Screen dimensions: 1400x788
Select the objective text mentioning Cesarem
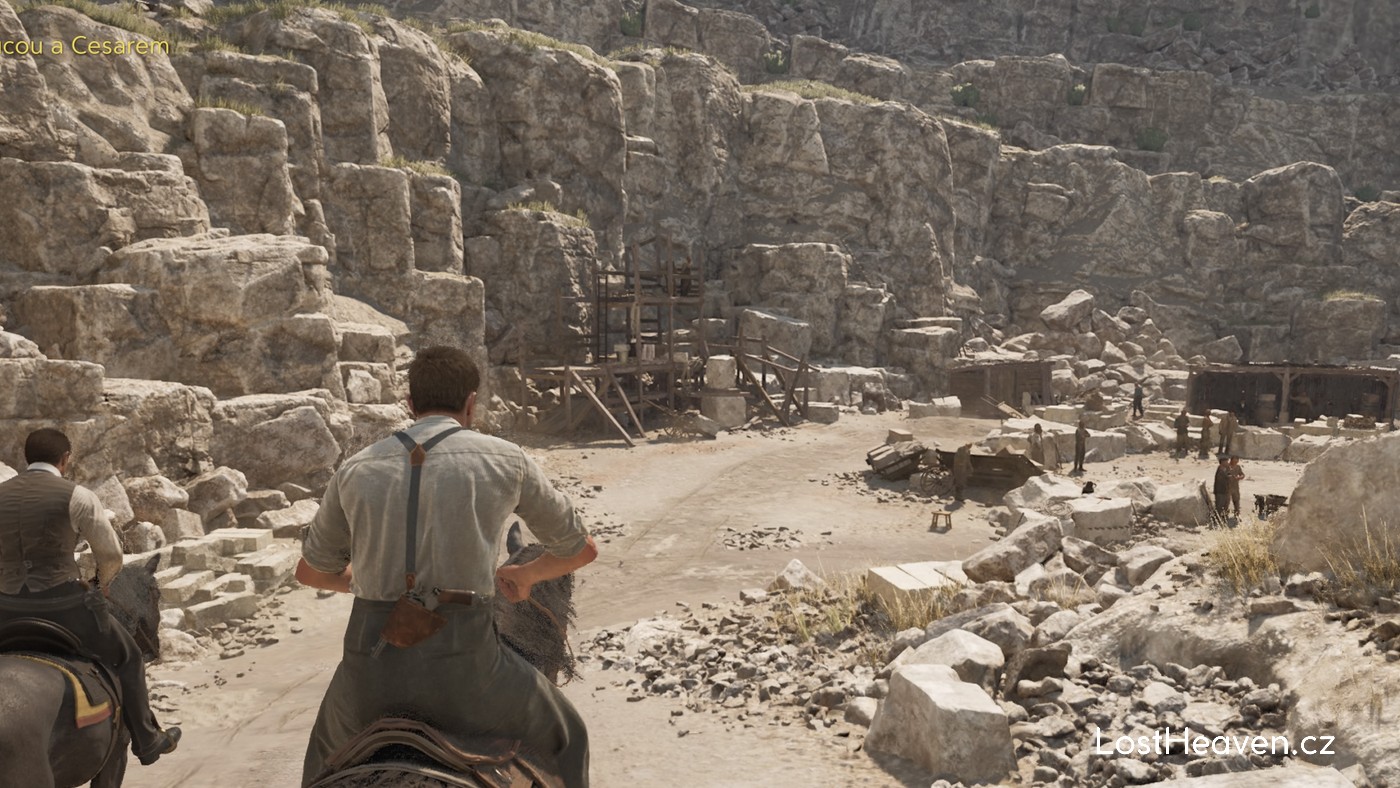85,47
